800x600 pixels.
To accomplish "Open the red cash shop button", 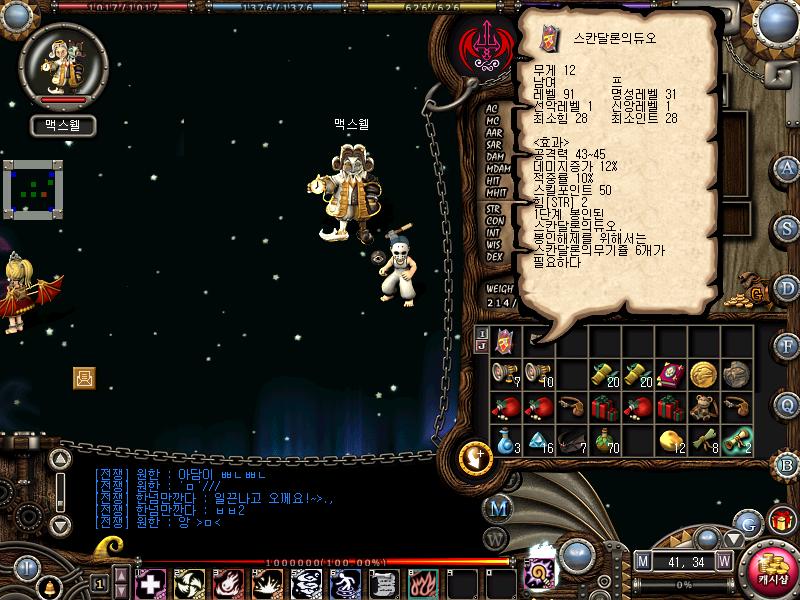I will pos(771,567).
